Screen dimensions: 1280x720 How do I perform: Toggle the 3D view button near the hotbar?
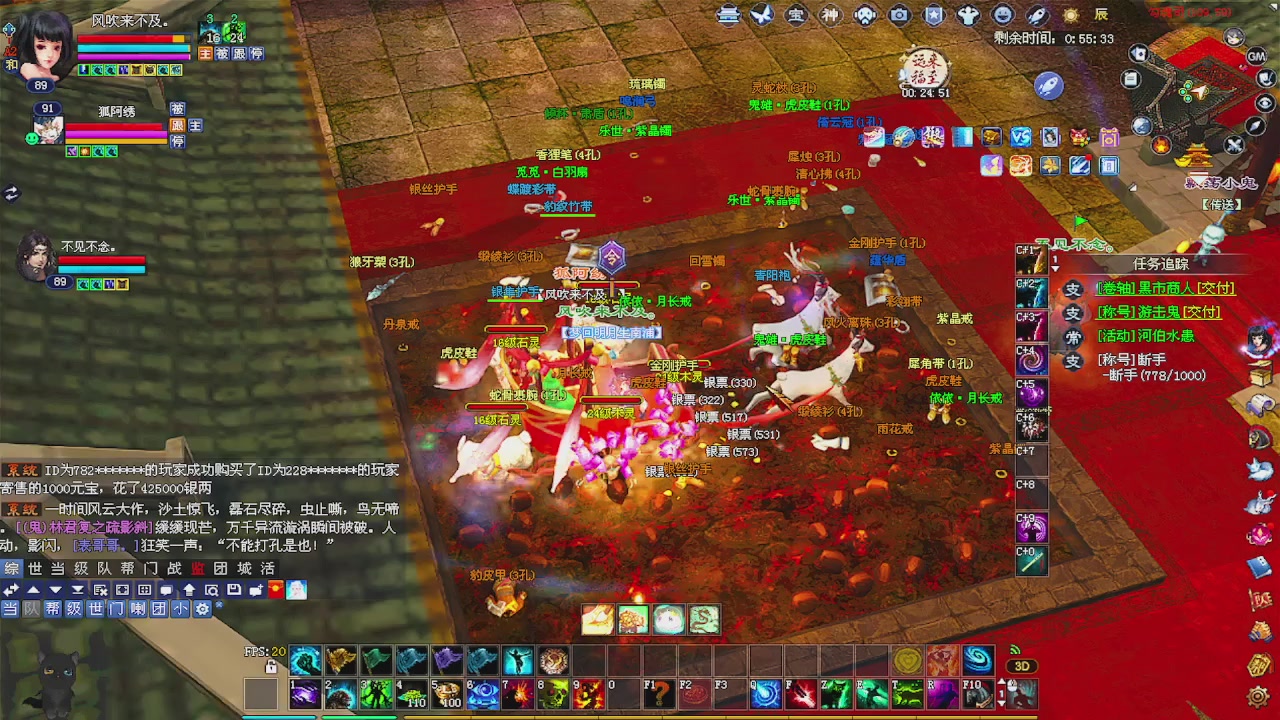point(1023,665)
